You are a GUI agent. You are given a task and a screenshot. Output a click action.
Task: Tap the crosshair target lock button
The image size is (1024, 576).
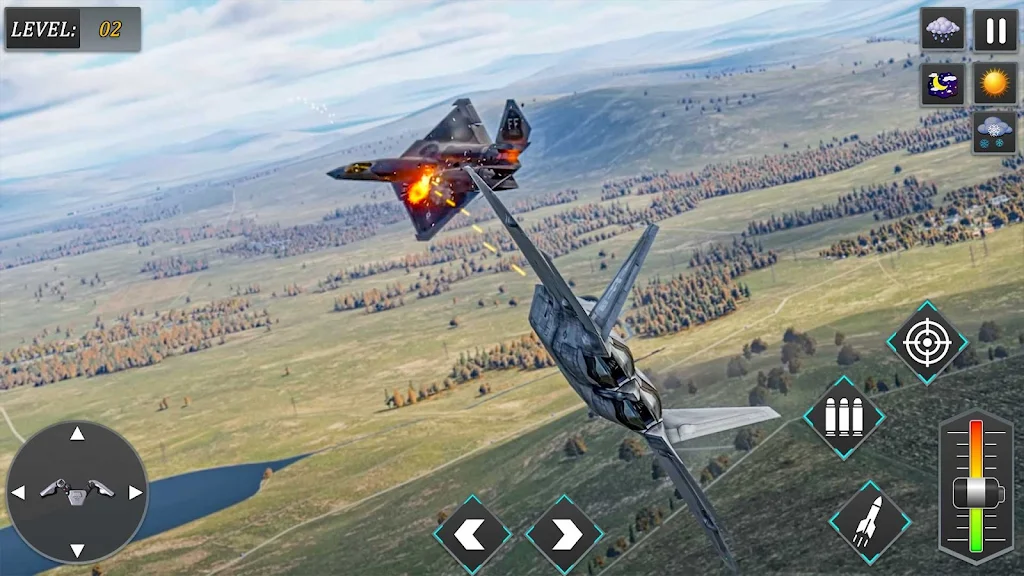click(x=927, y=343)
